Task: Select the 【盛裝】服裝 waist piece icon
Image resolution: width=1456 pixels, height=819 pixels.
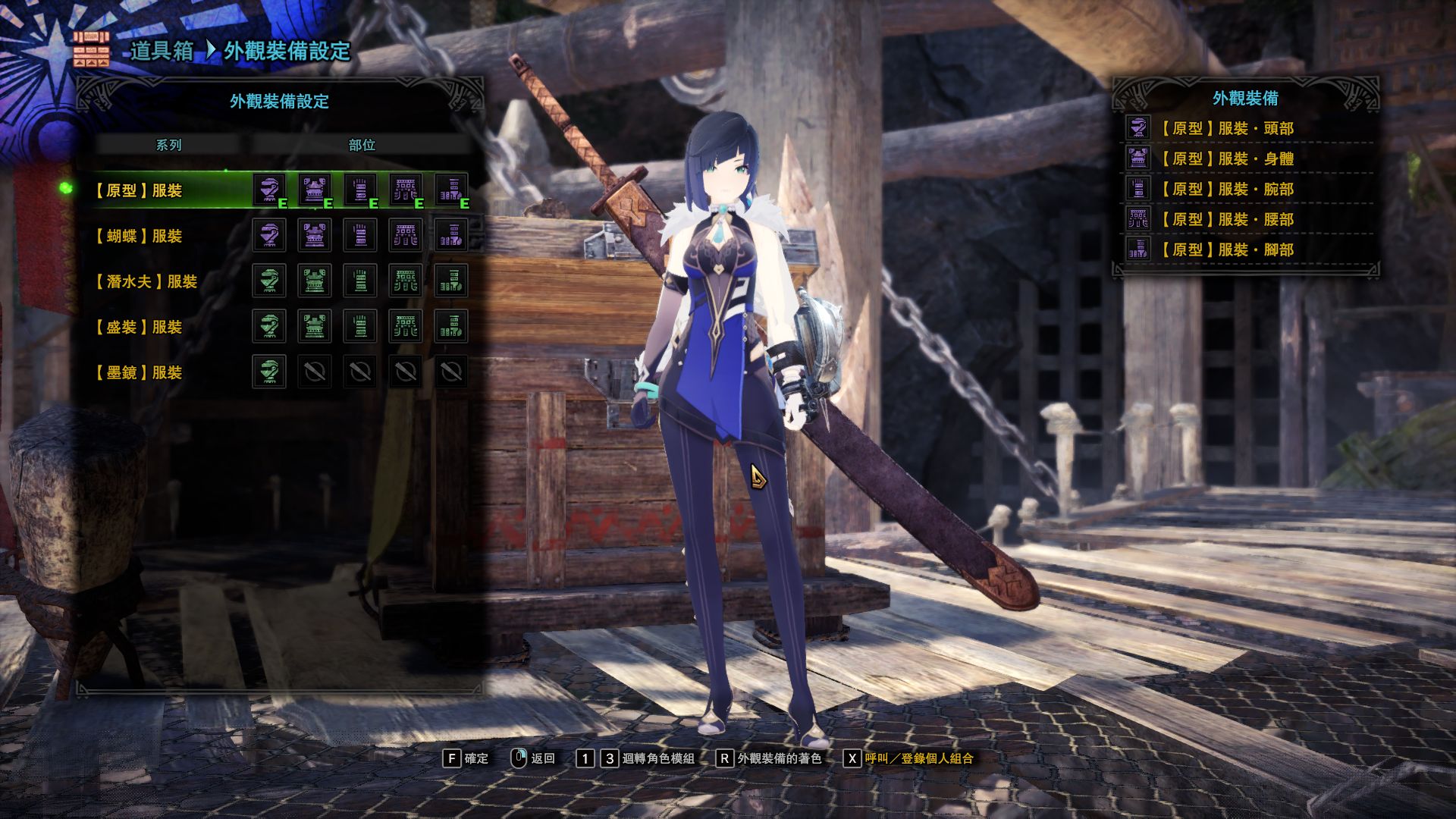Action: pyautogui.click(x=406, y=326)
